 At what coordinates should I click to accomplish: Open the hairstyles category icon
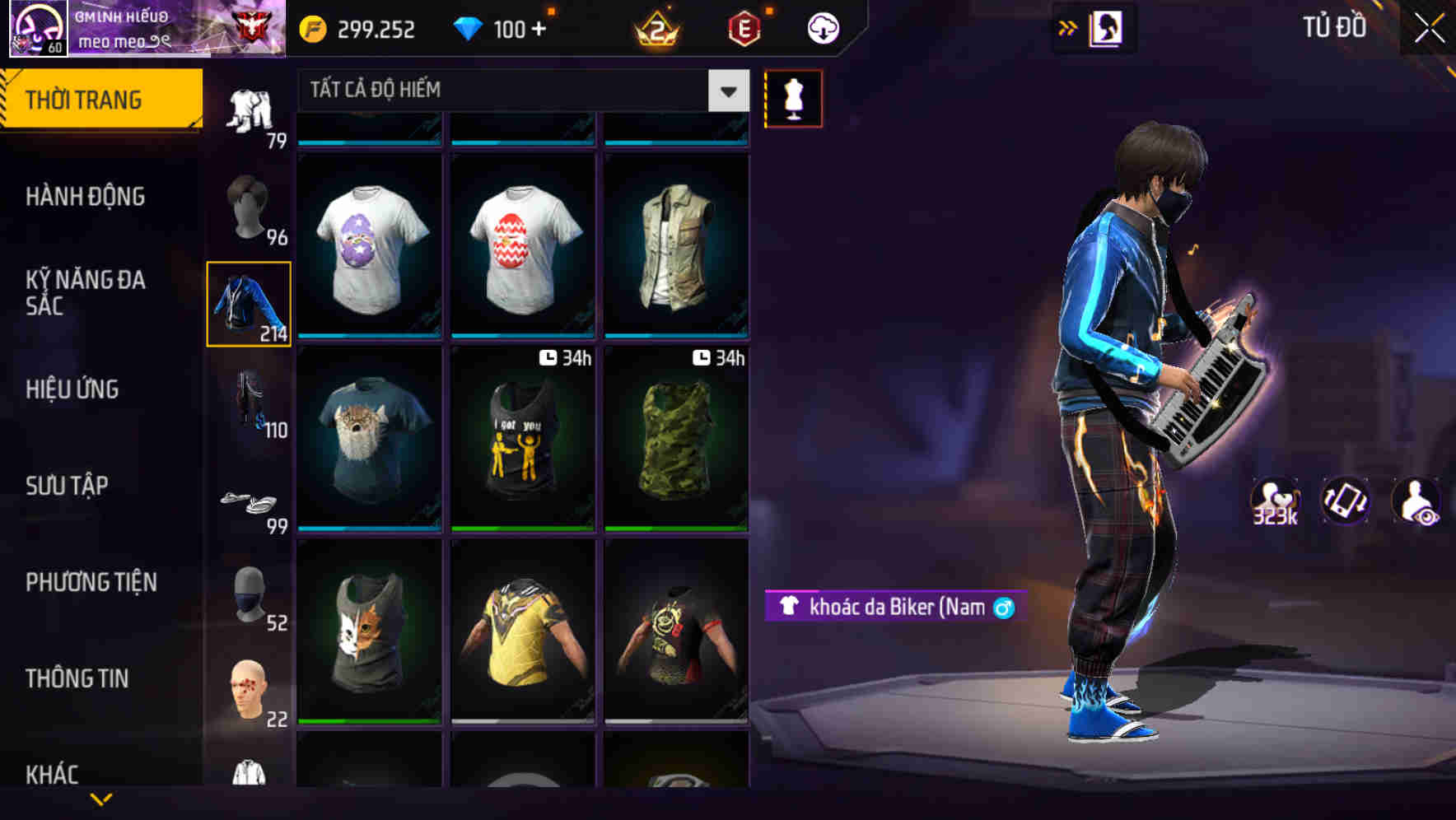(250, 206)
